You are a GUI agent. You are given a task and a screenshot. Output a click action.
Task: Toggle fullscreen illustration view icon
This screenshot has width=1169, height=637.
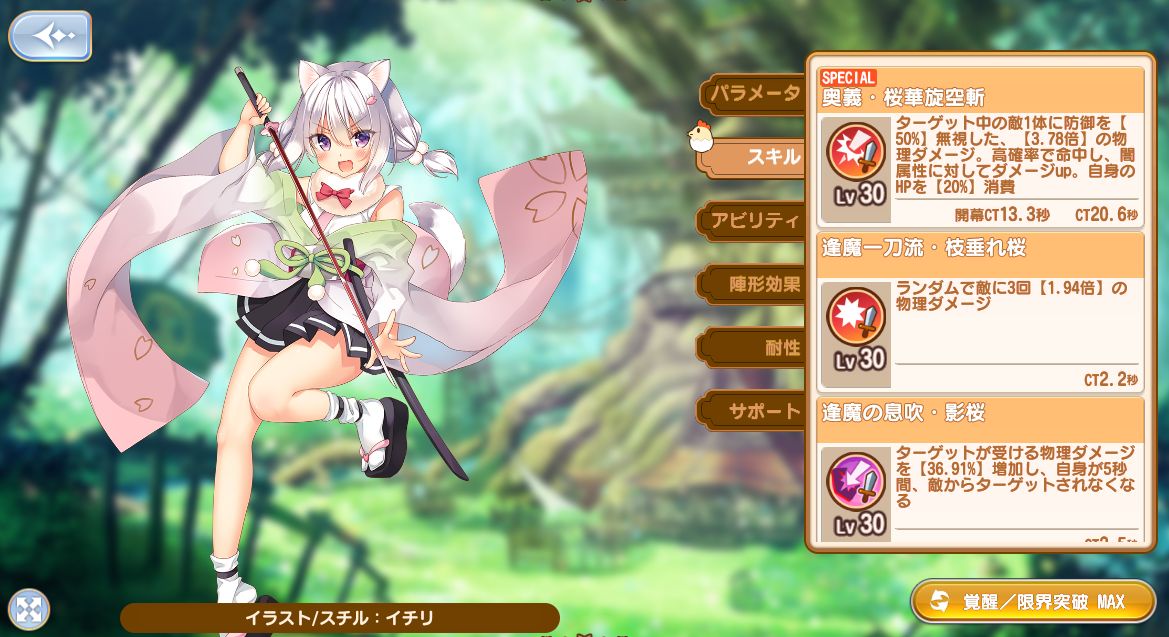pos(29,608)
